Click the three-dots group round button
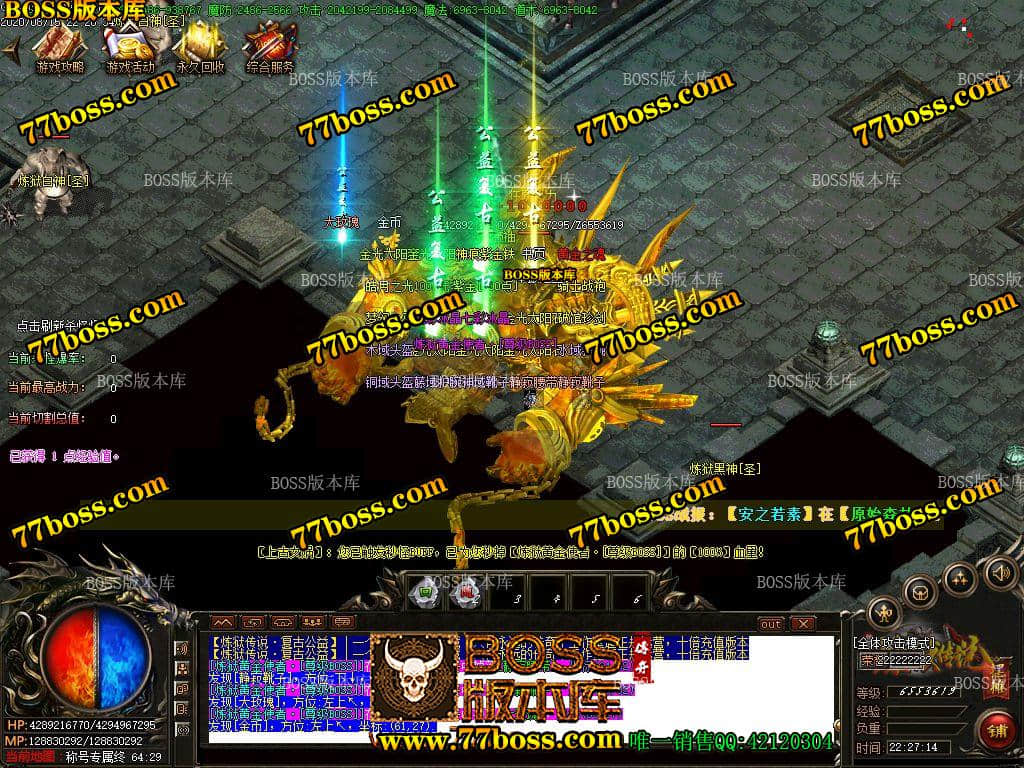This screenshot has width=1024, height=768. [x=959, y=578]
